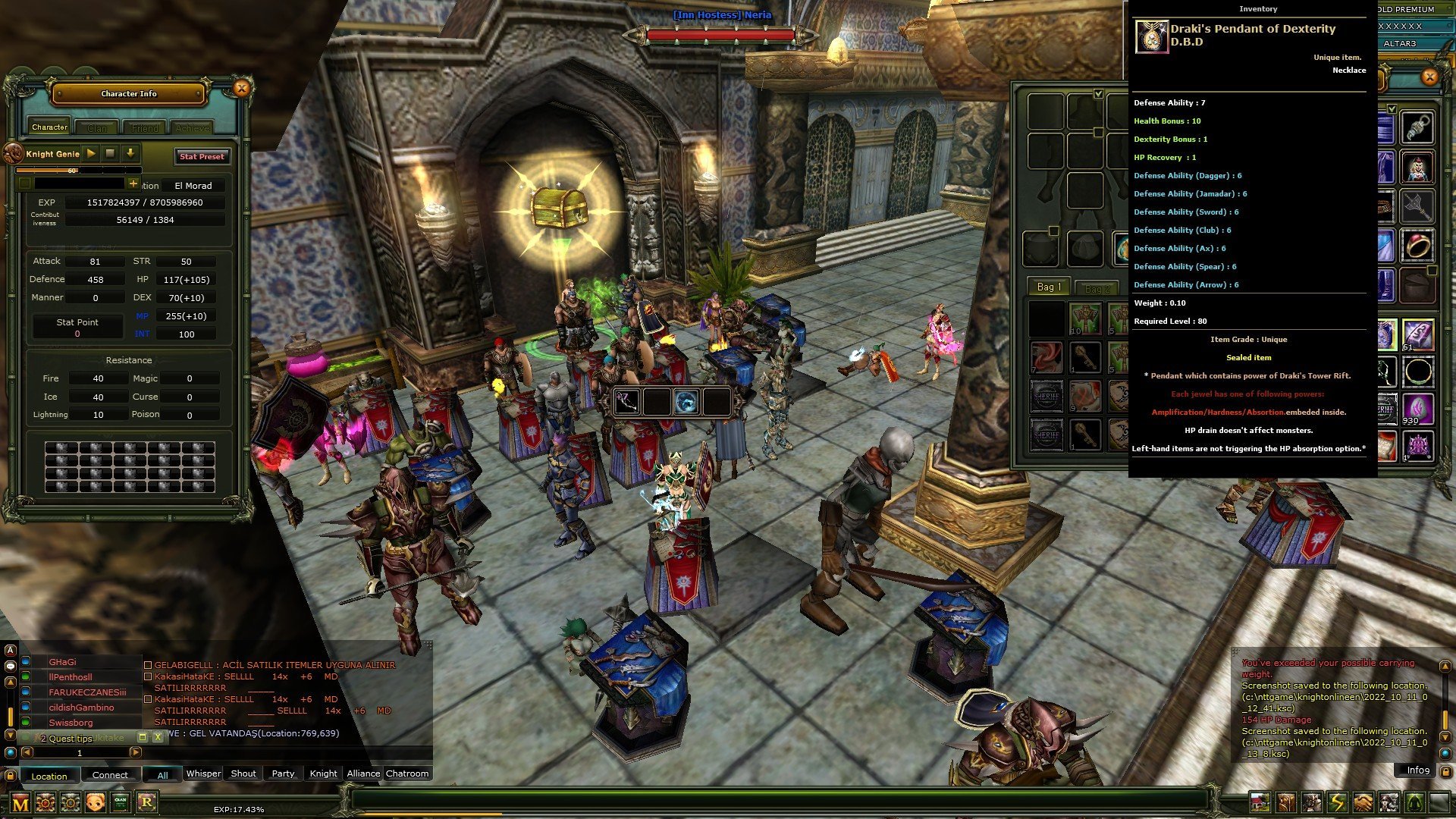Open the Connect chat selector

point(110,776)
